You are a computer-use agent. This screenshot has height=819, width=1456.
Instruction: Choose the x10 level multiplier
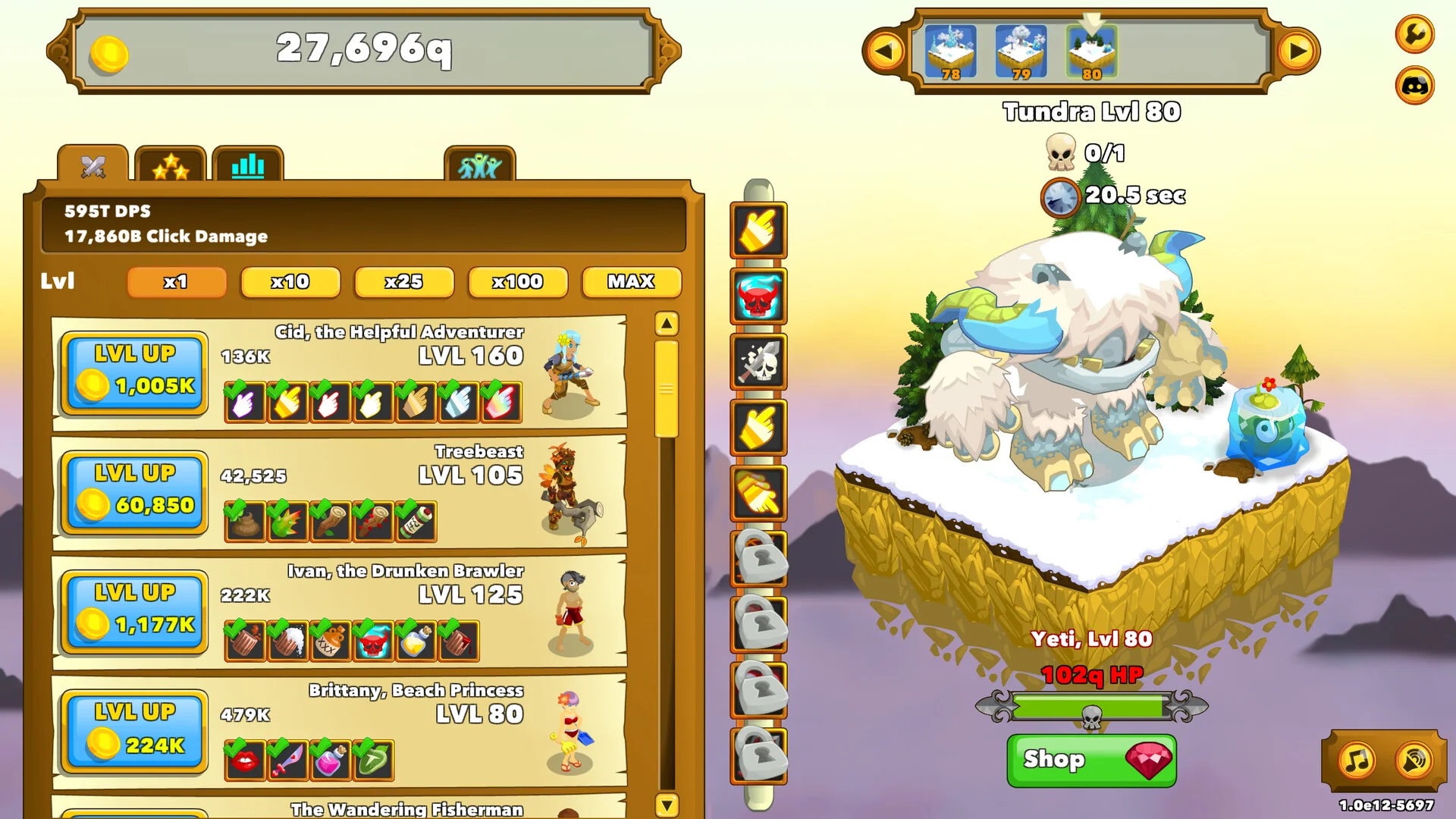pyautogui.click(x=290, y=282)
